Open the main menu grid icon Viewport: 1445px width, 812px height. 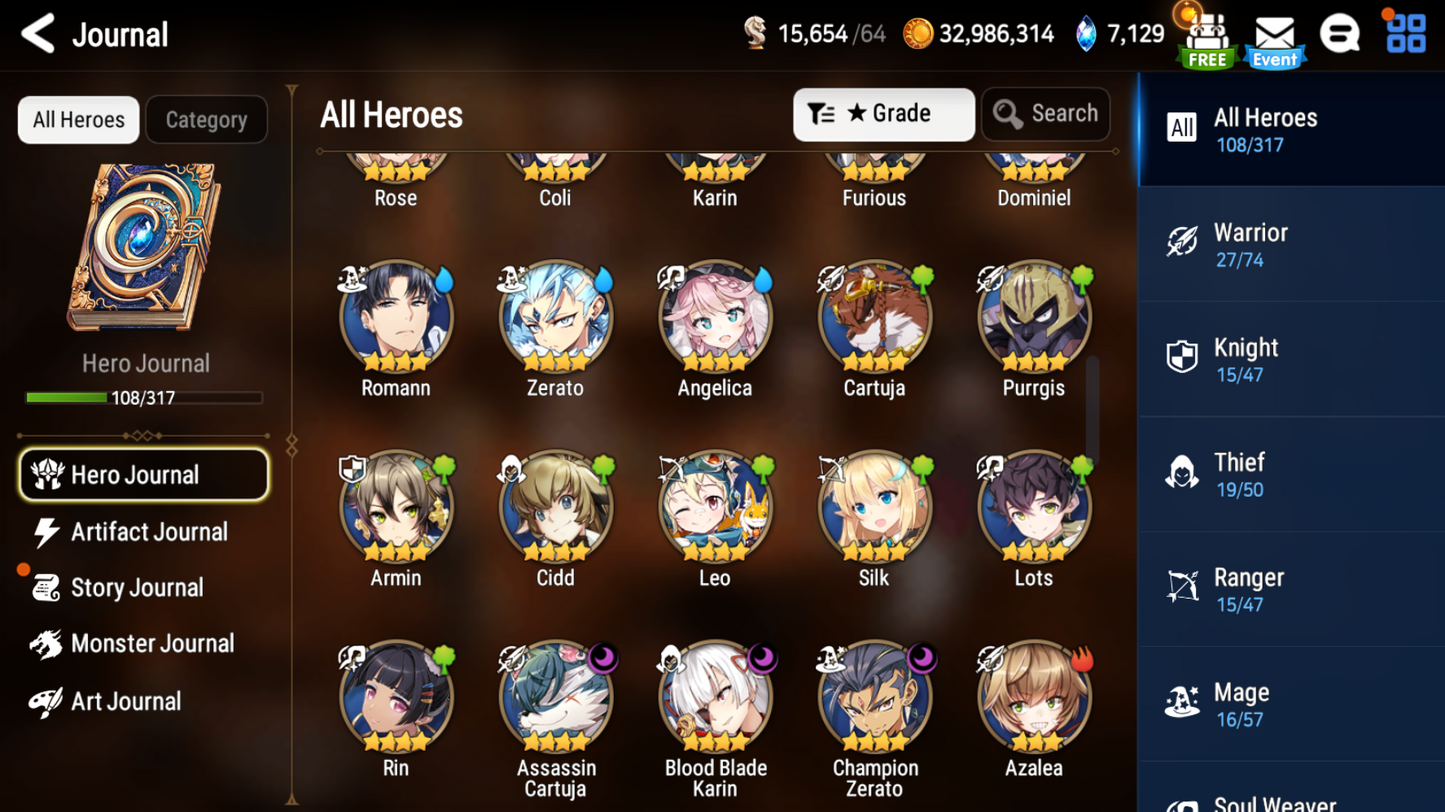[1406, 33]
